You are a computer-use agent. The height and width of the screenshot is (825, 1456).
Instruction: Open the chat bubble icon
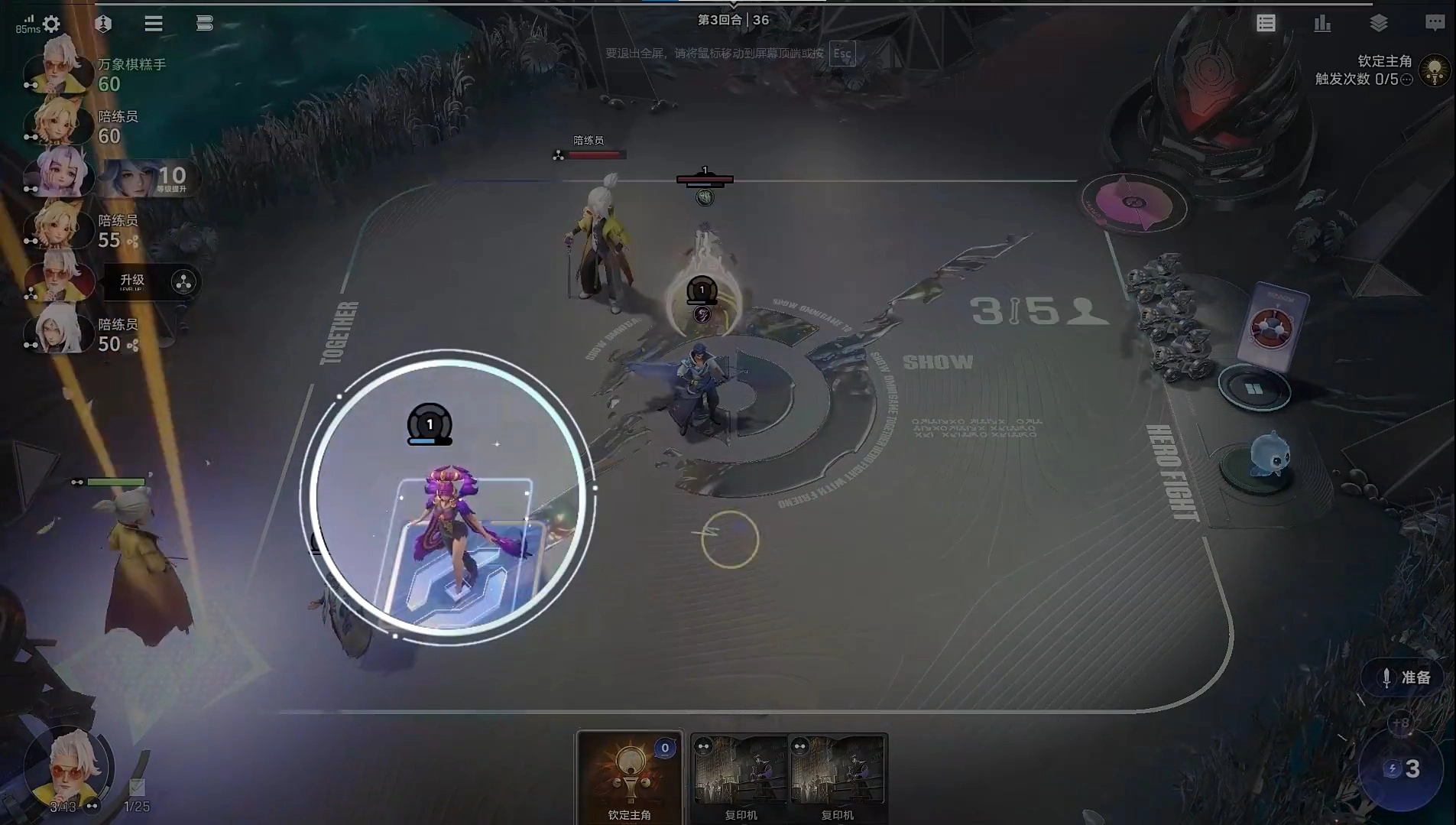click(x=1435, y=24)
